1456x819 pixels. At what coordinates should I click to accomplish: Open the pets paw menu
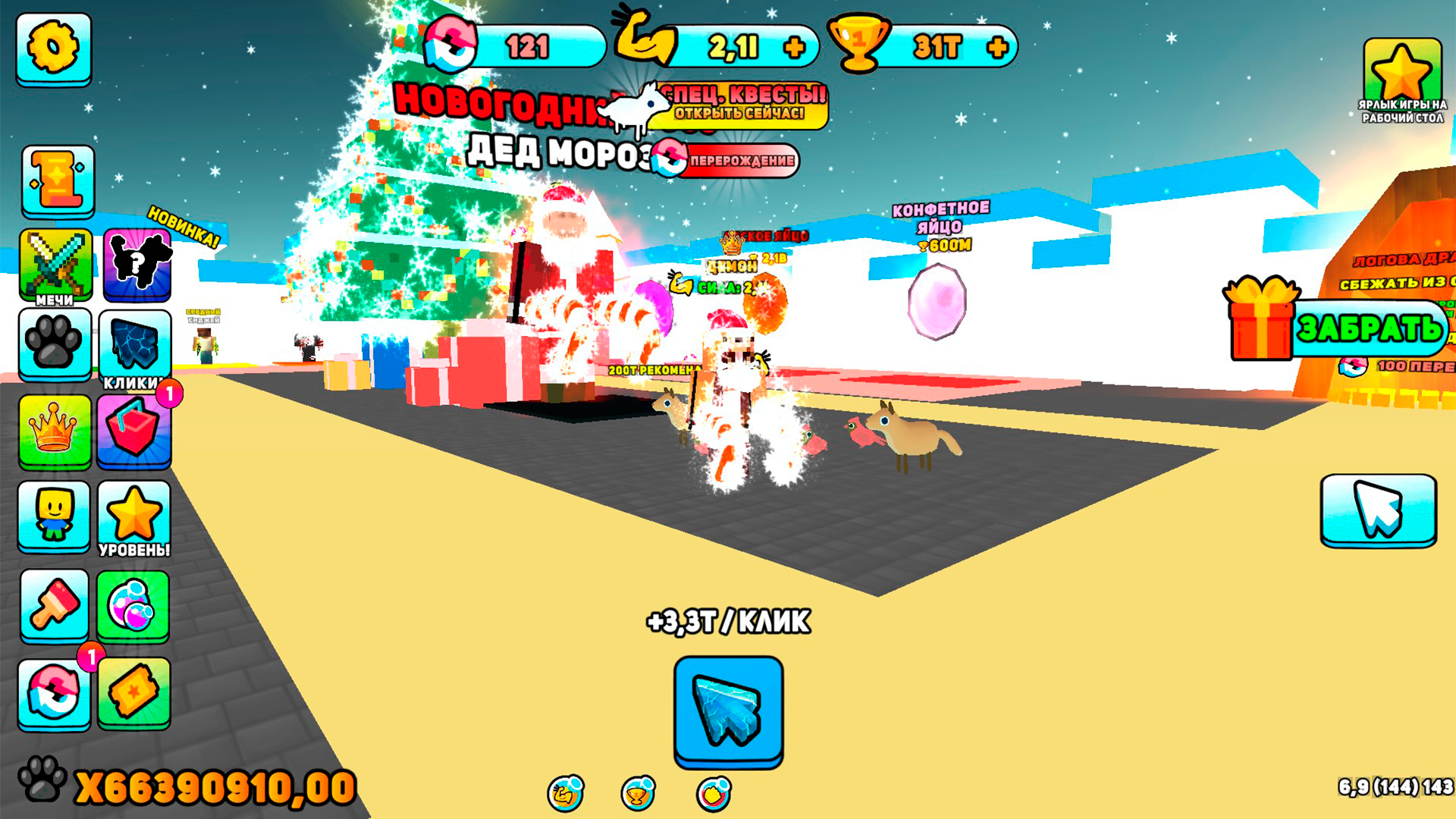click(x=53, y=345)
